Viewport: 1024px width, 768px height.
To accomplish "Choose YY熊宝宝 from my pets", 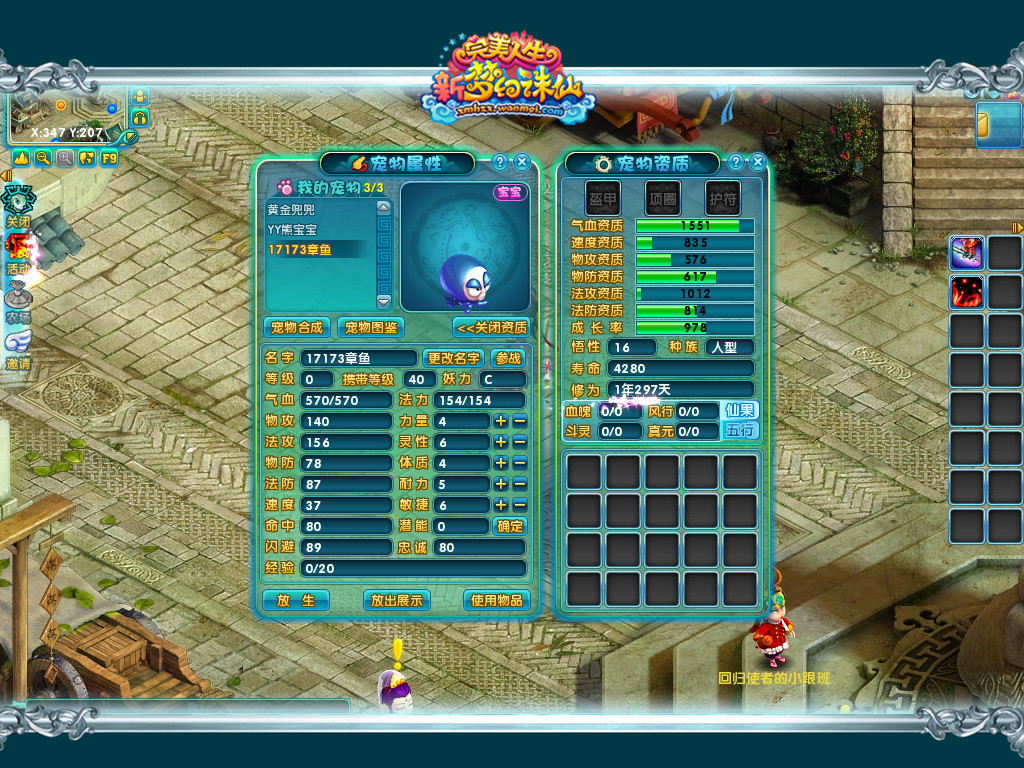I will [292, 229].
